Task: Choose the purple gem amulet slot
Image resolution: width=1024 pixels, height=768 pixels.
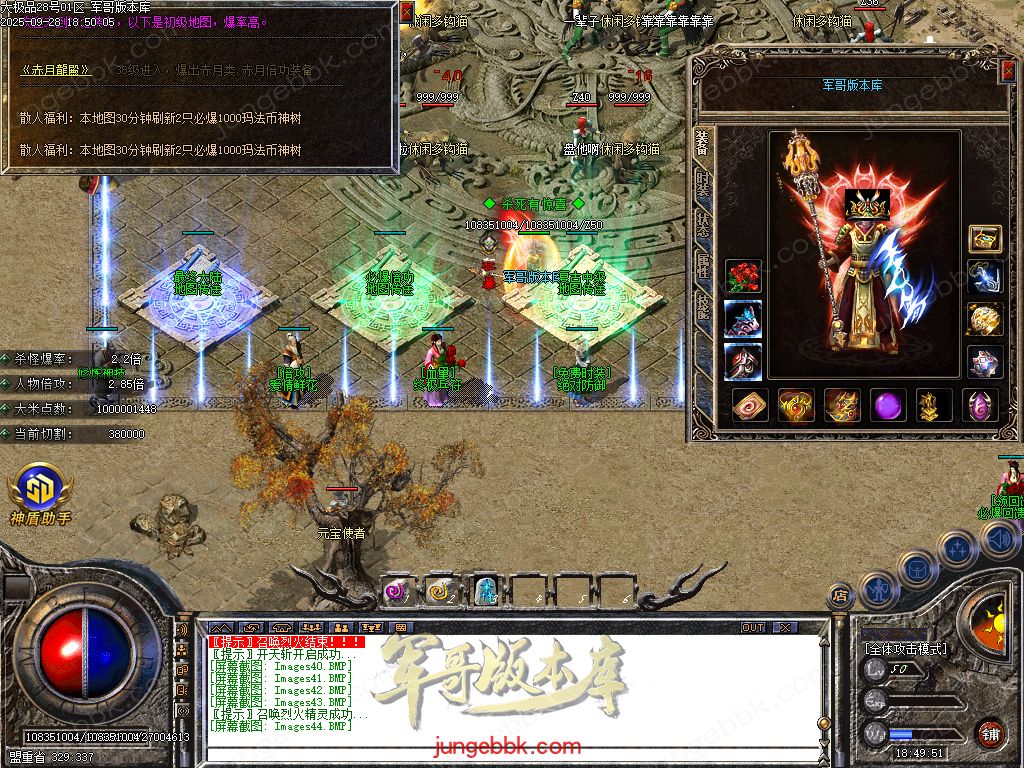Action: (x=980, y=406)
